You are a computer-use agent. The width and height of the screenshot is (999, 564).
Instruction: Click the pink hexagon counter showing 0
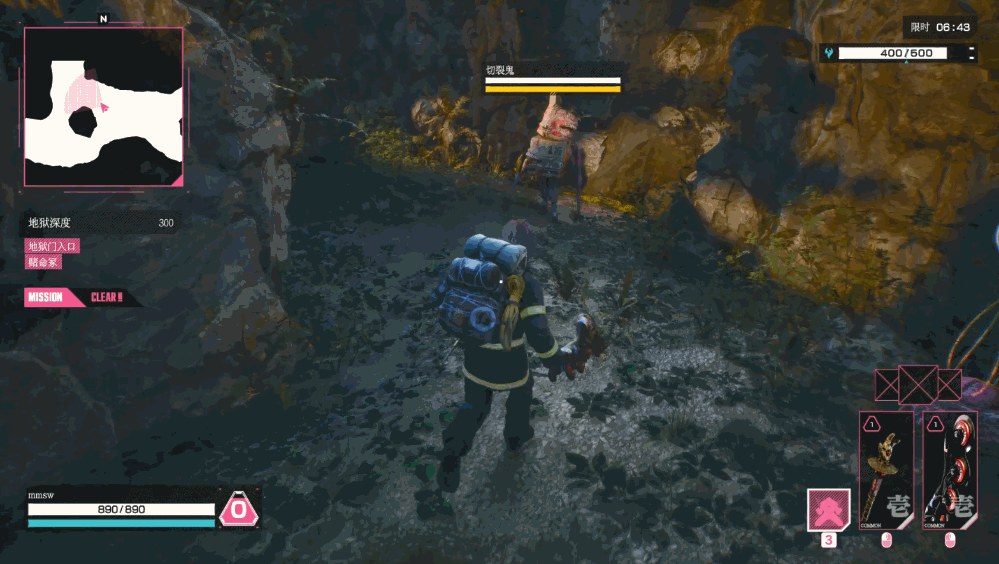(x=239, y=510)
